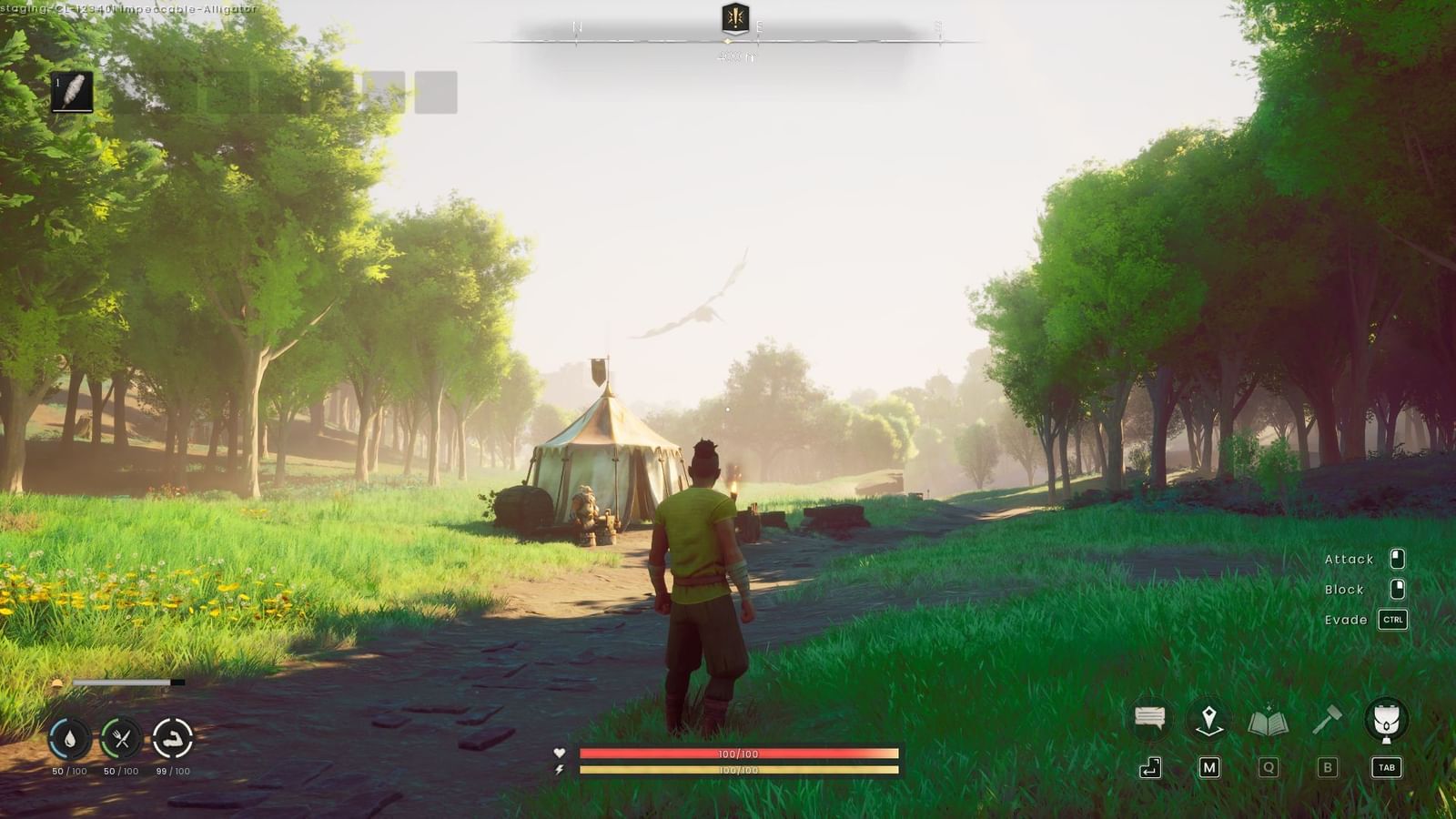Click the Block control label
The image size is (1456, 819).
1345,590
